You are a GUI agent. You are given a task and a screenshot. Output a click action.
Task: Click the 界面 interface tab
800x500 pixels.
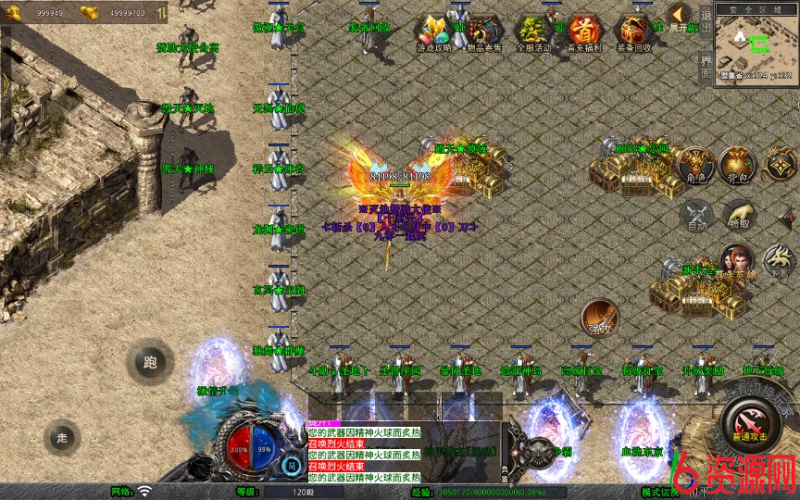click(706, 68)
